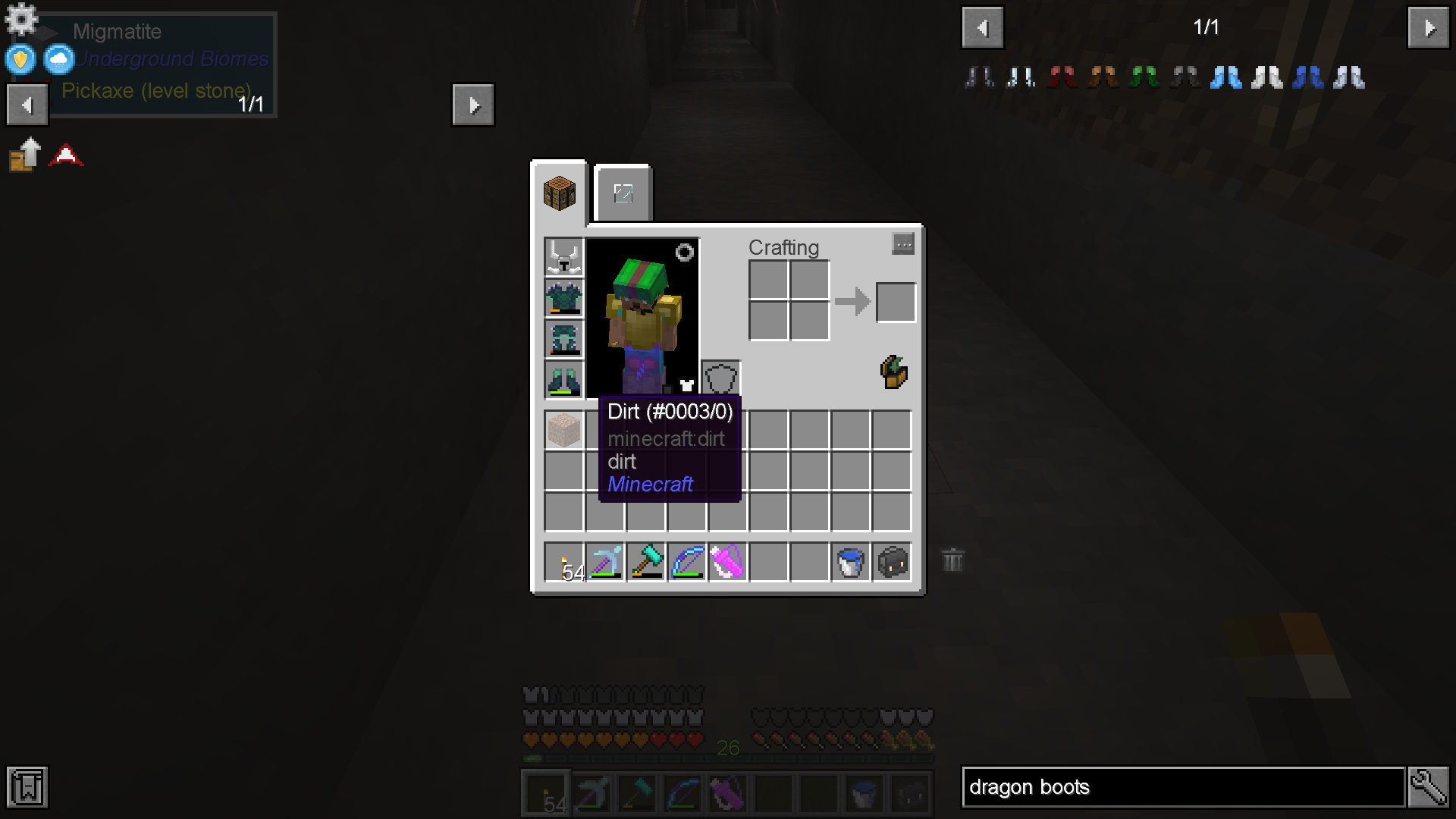Image resolution: width=1456 pixels, height=819 pixels.
Task: Switch to the second recipe tab
Action: click(622, 193)
